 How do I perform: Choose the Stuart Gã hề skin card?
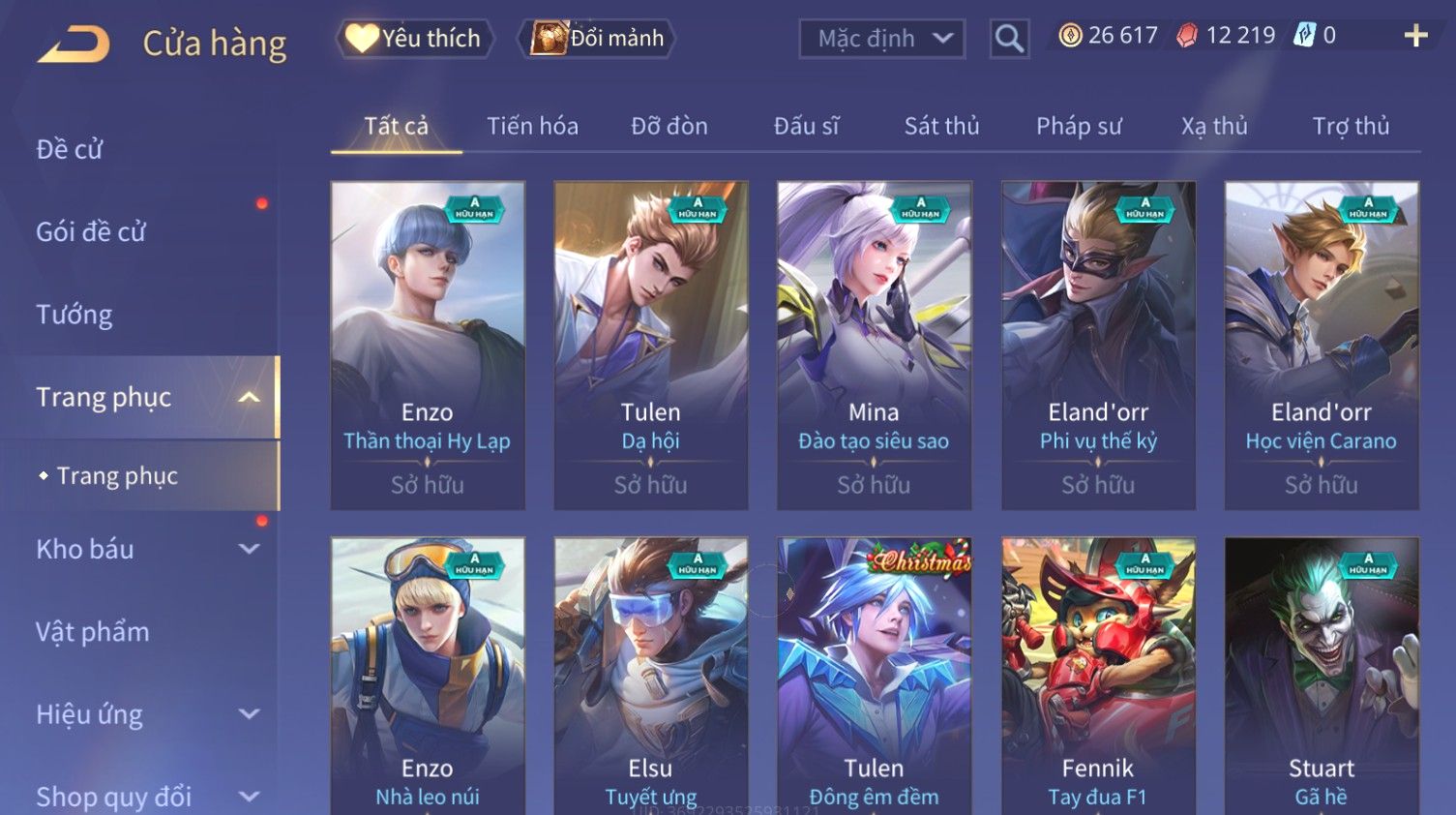[1322, 678]
